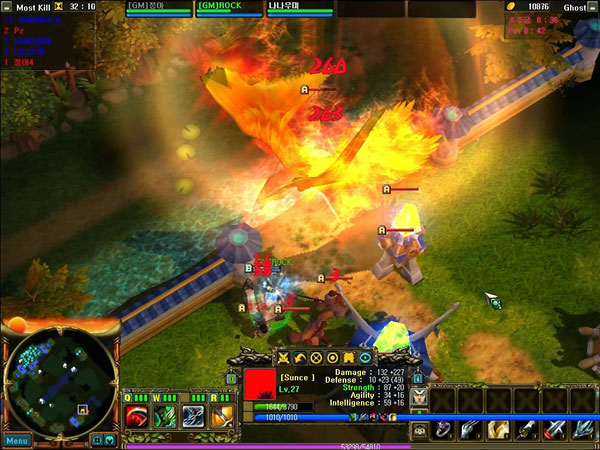Click the crossed swords attack command icon
Image resolution: width=600 pixels, height=450 pixels.
283,357
